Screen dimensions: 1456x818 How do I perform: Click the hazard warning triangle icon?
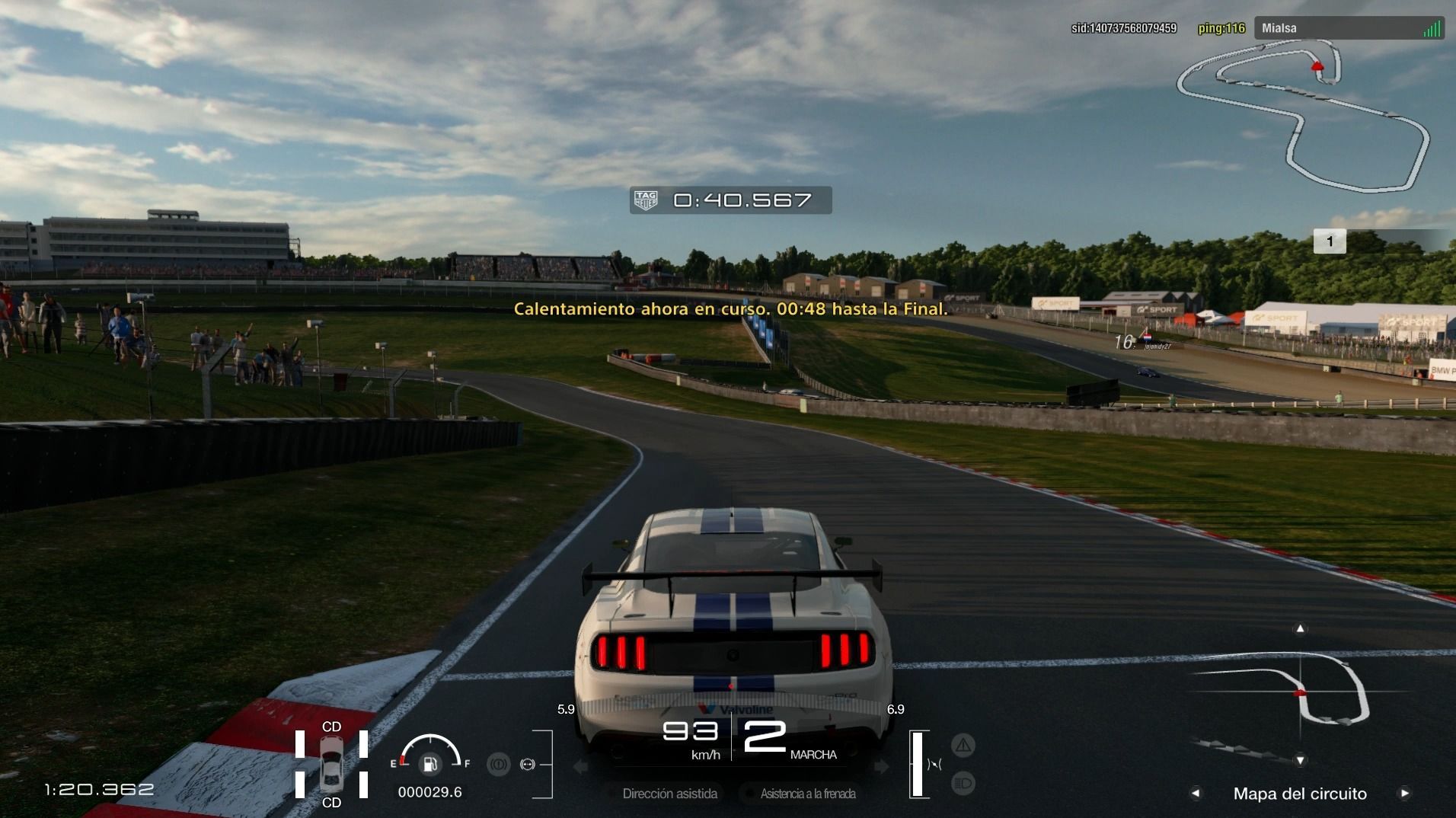point(963,746)
